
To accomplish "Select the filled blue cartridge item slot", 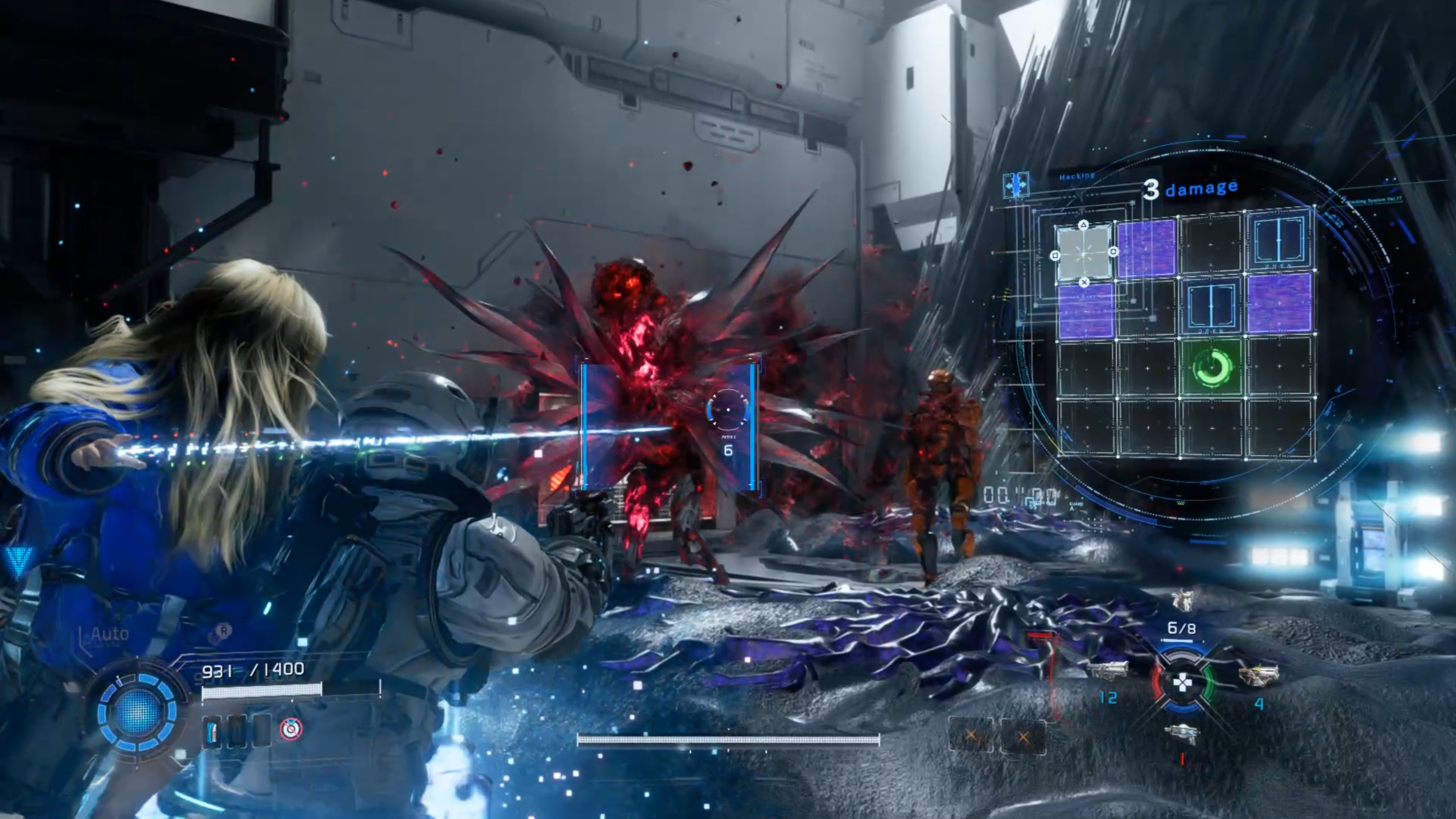I will tap(213, 730).
